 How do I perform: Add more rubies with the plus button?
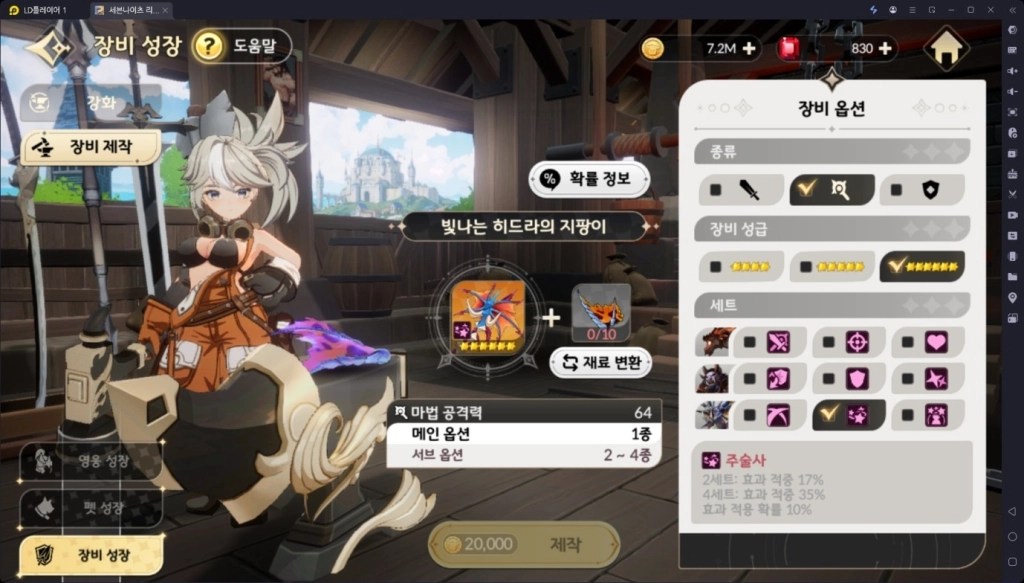(884, 48)
